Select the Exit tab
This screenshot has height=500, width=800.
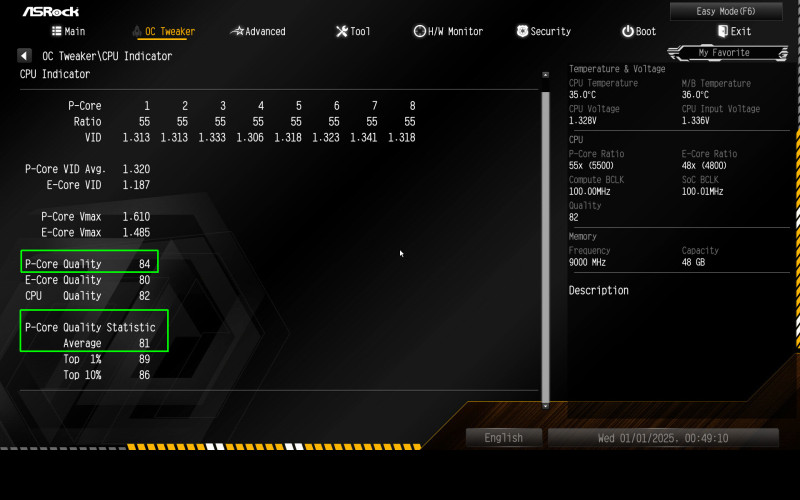tap(734, 32)
